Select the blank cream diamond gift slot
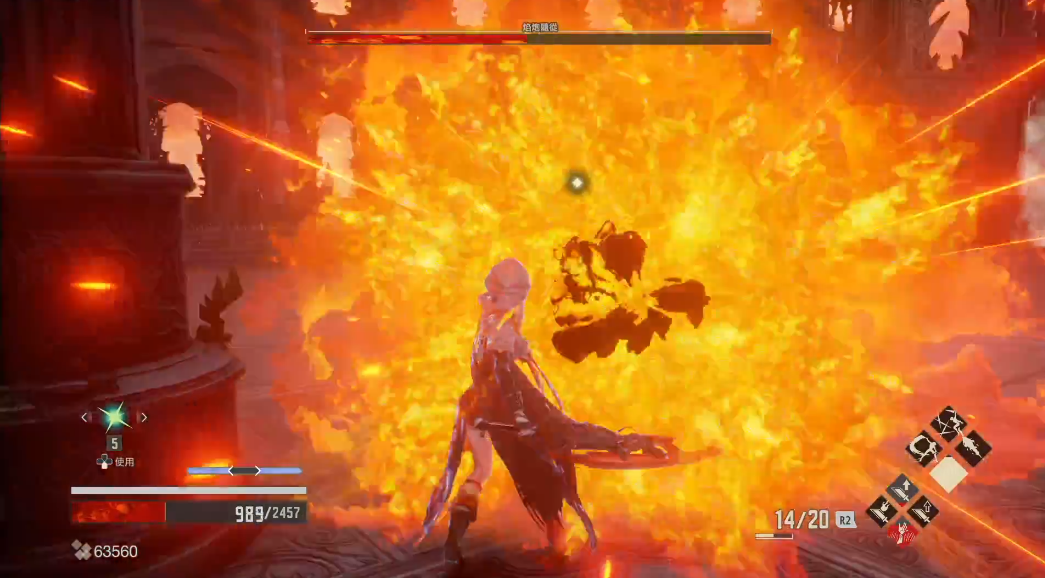Image resolution: width=1045 pixels, height=578 pixels. click(x=947, y=472)
